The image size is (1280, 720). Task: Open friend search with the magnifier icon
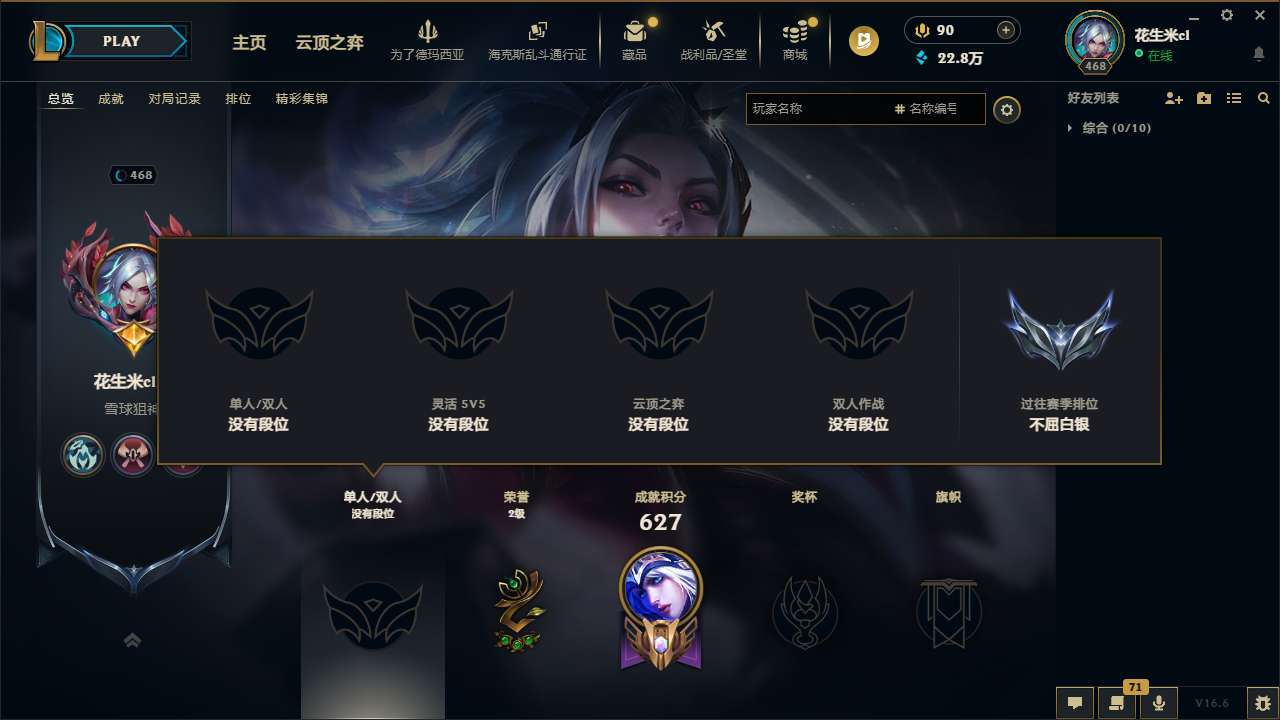coord(1263,98)
